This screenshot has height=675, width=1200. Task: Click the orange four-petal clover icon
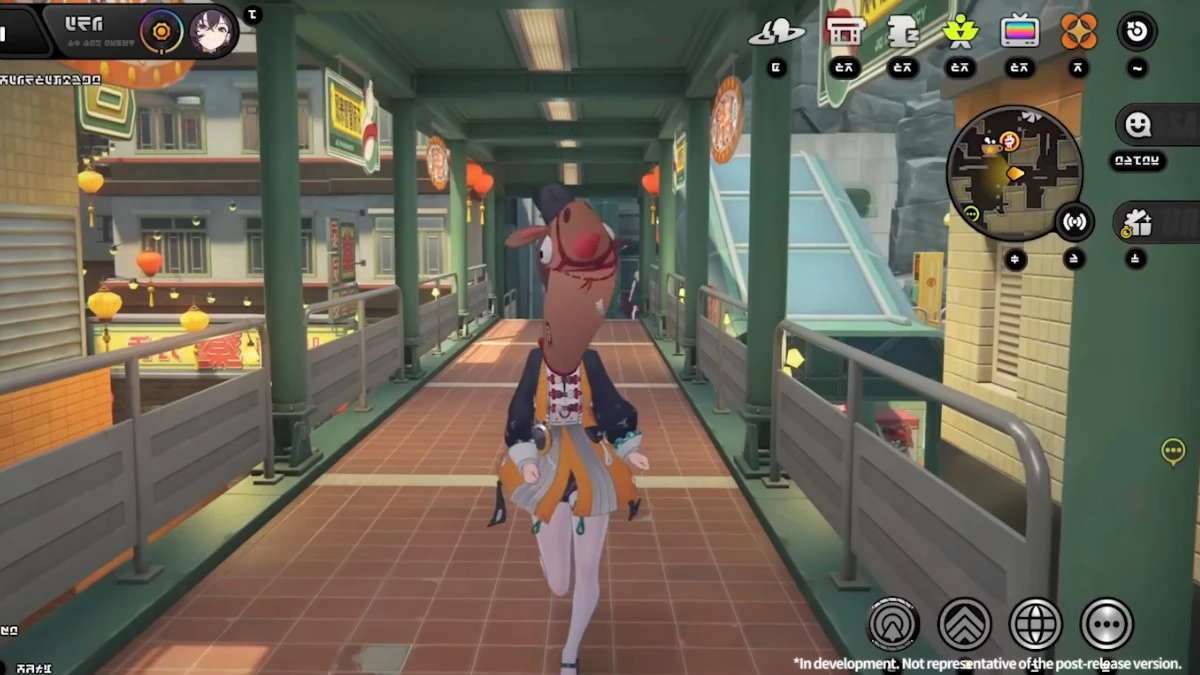click(1078, 31)
